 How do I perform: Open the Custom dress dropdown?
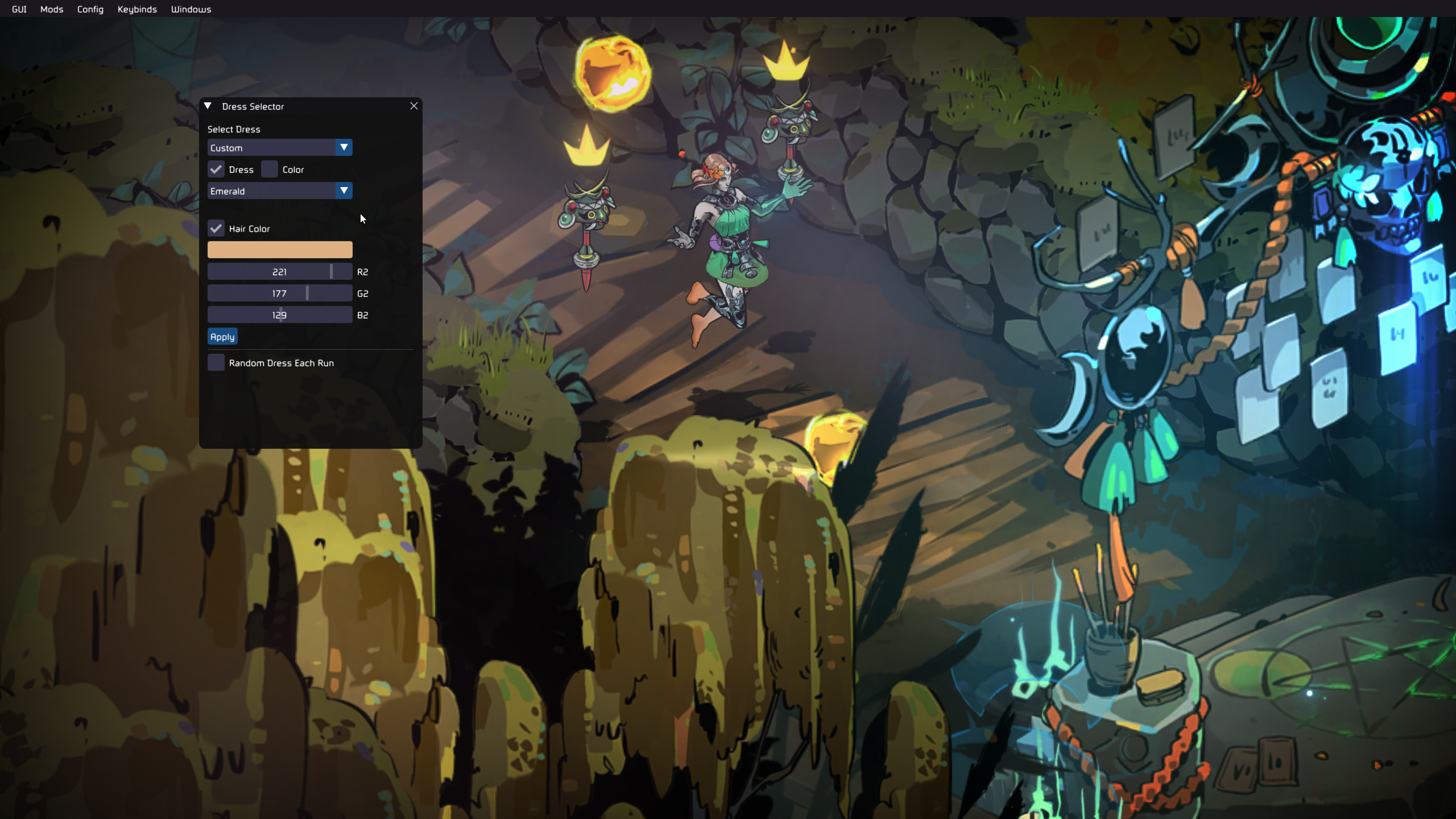[x=279, y=148]
